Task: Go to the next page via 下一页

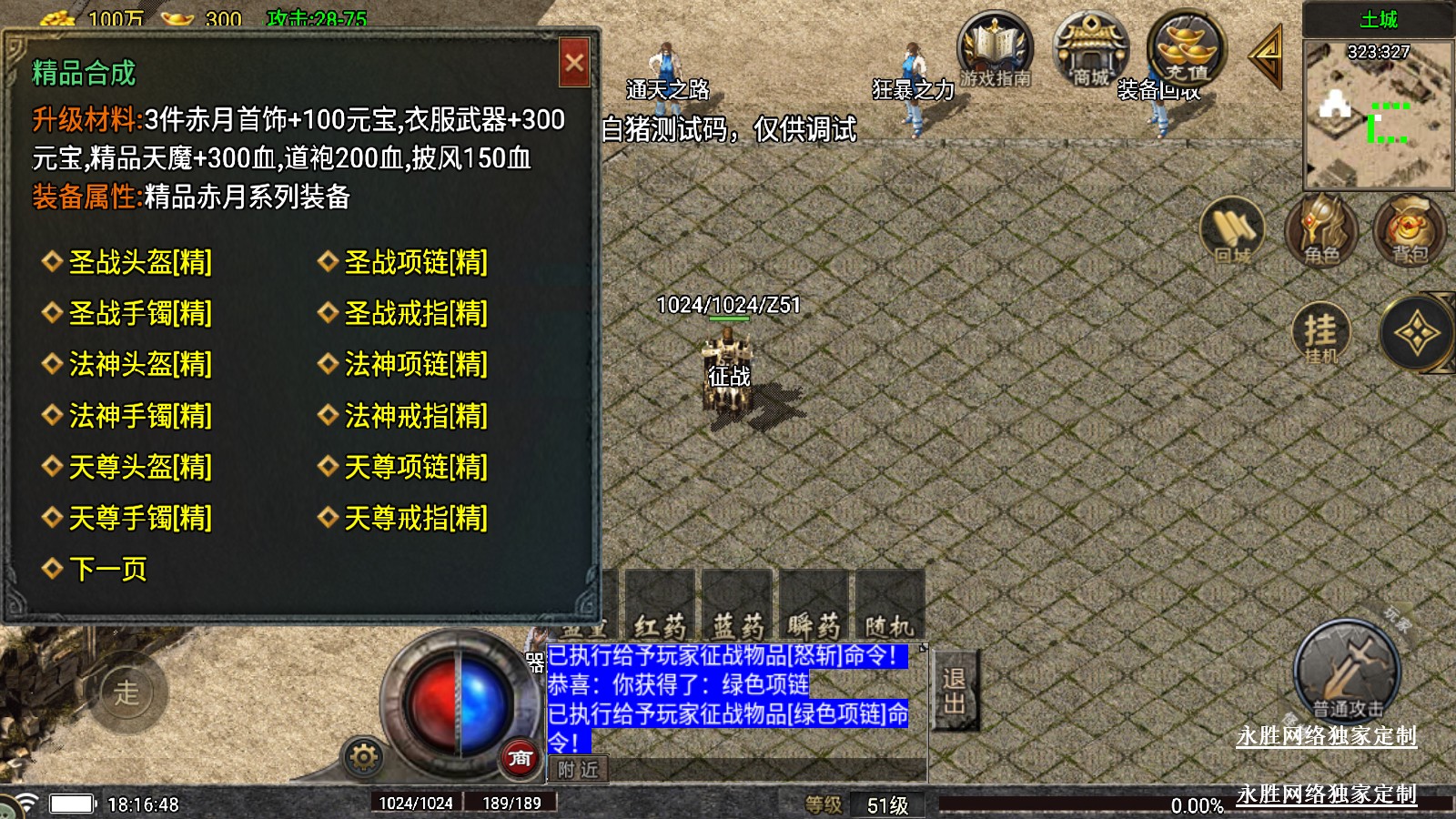Action: pos(106,570)
